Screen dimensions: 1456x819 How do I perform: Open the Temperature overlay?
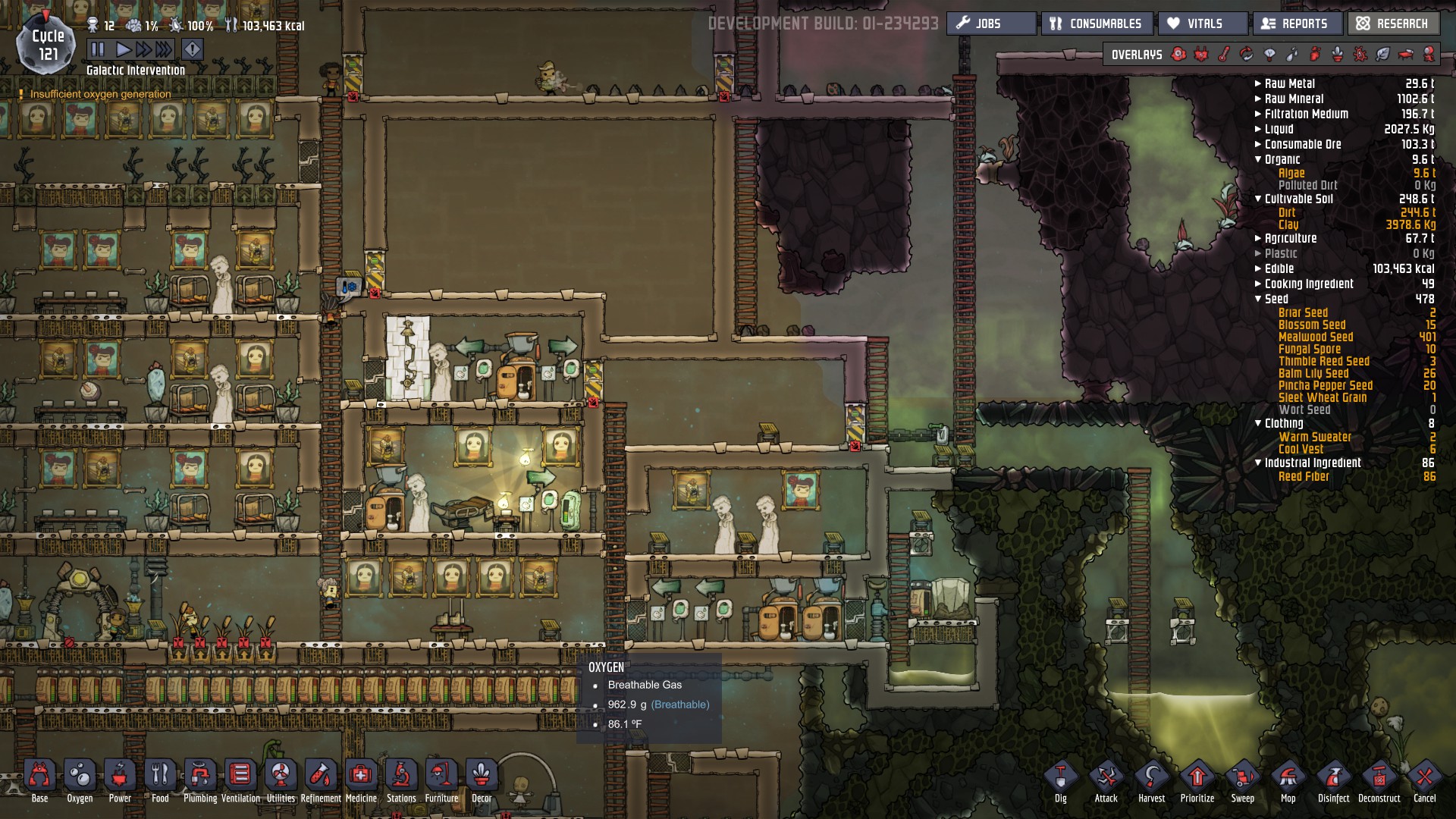[x=1223, y=54]
